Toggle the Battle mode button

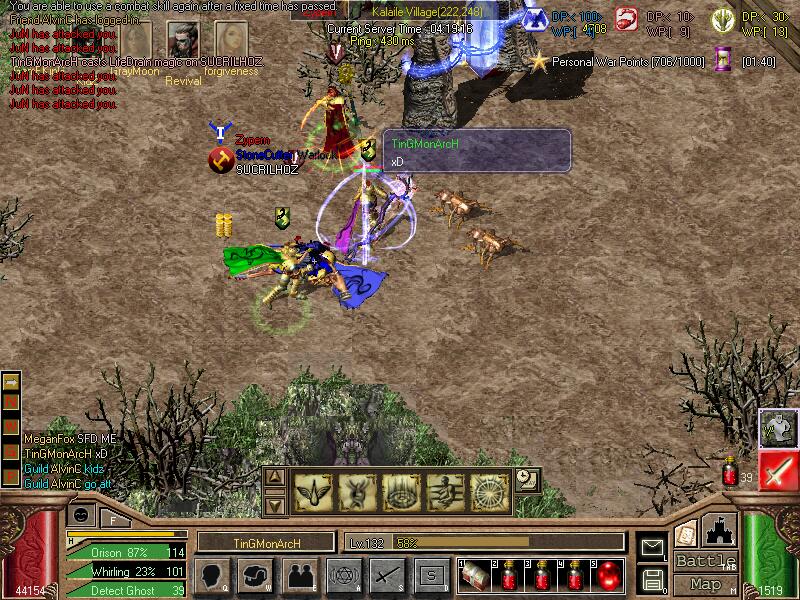[x=705, y=561]
